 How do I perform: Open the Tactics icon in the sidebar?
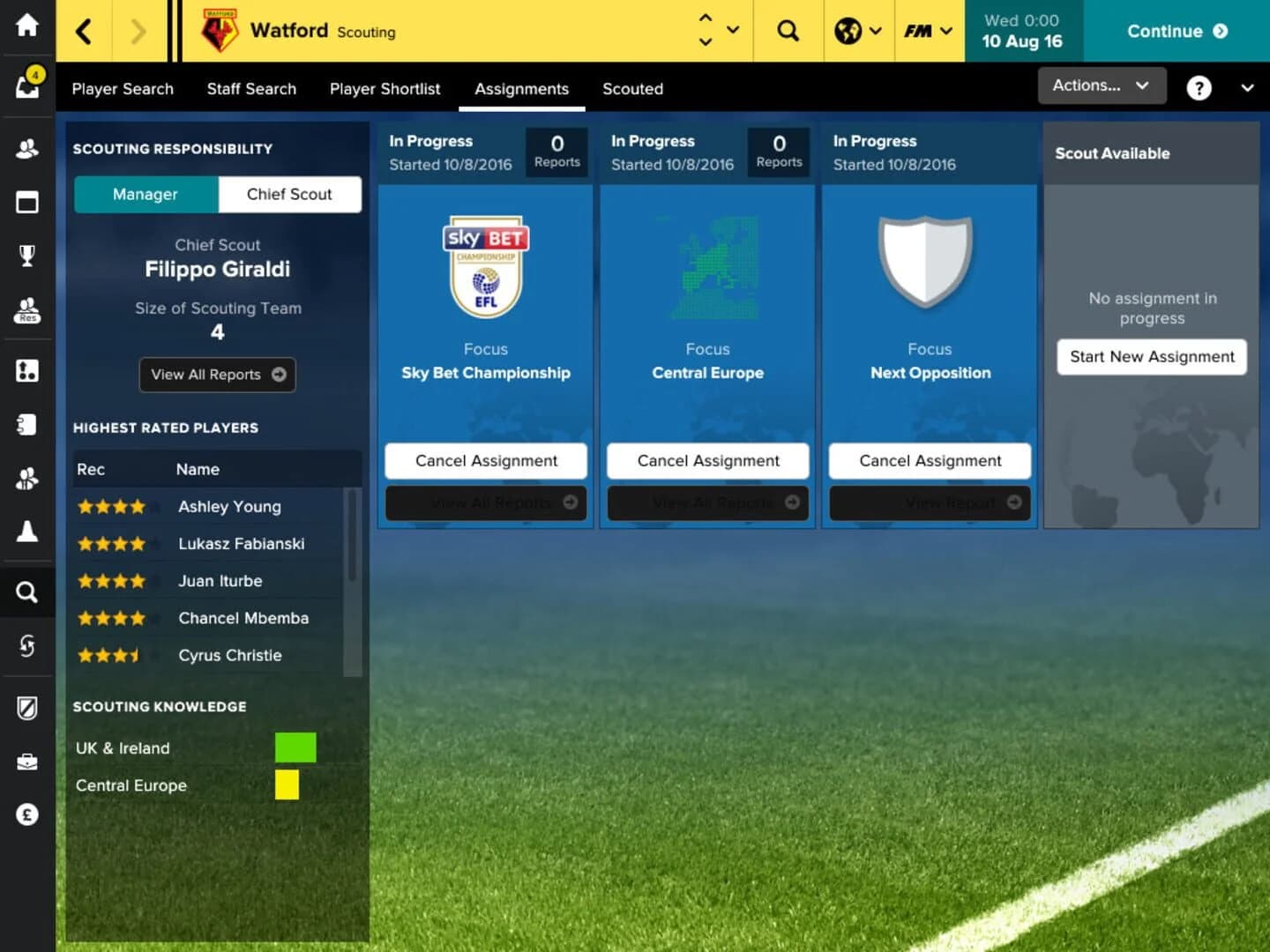pos(27,202)
